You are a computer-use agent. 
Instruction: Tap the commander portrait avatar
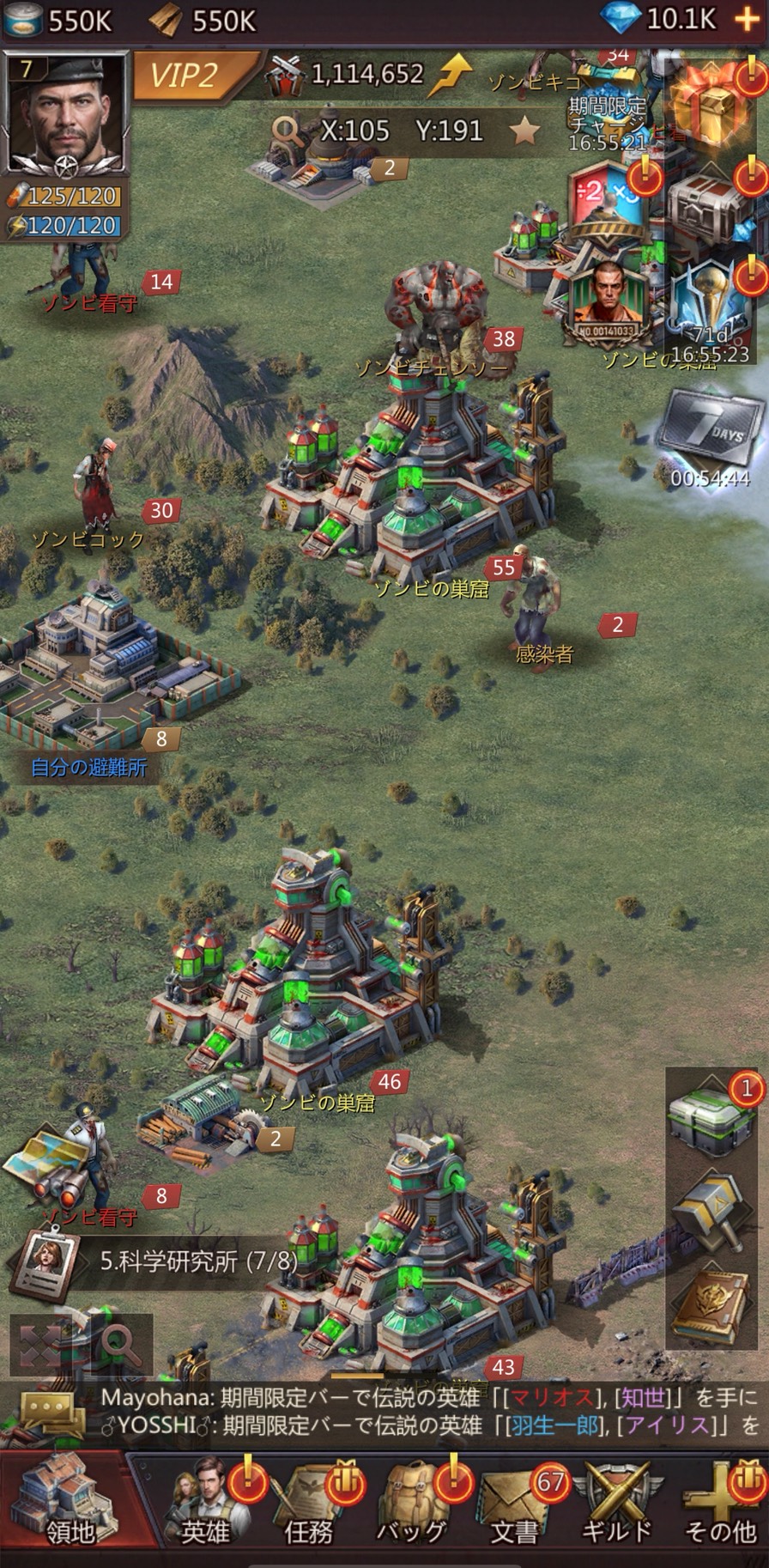tap(65, 112)
